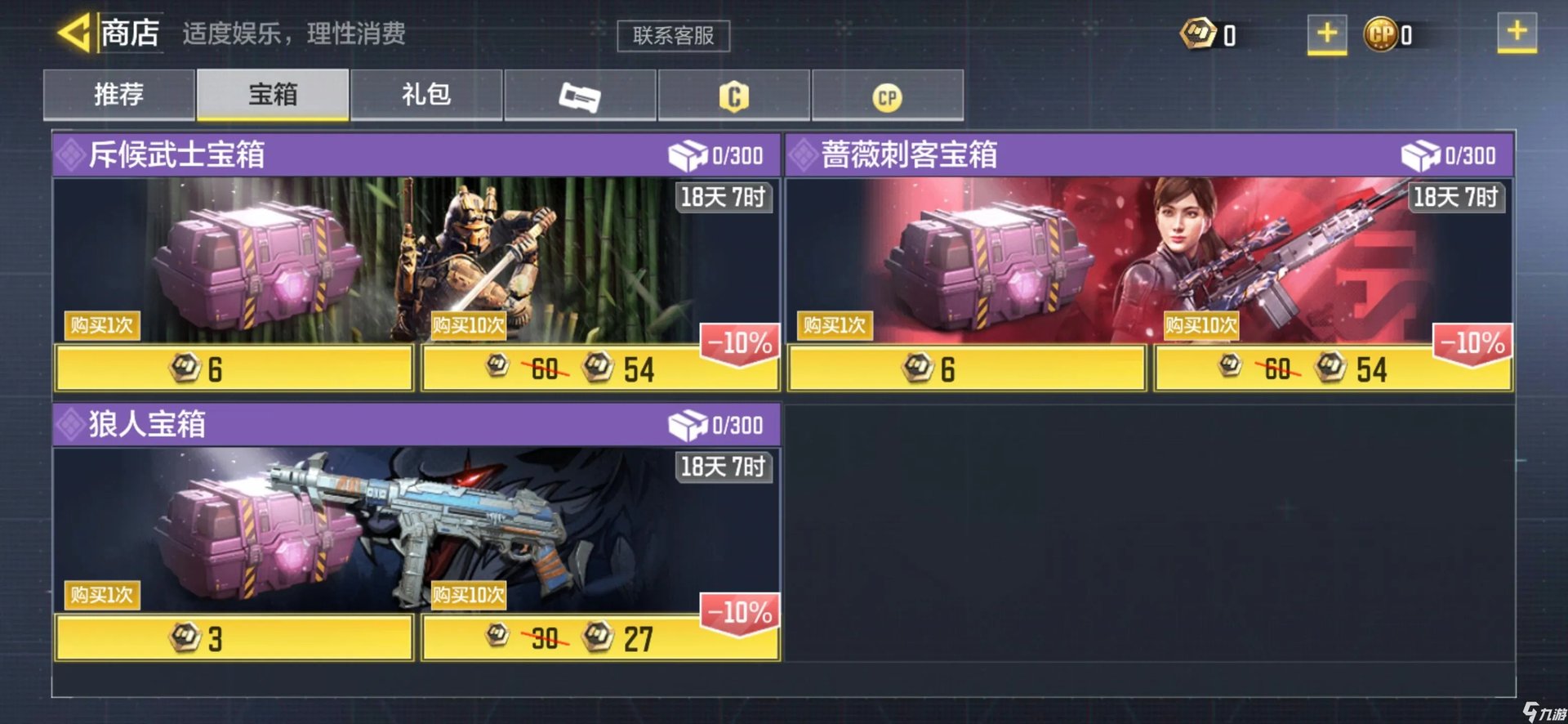Buy one 蔷薇刺客宝箱 for 6 coins
The height and width of the screenshot is (724, 1568).
click(967, 369)
